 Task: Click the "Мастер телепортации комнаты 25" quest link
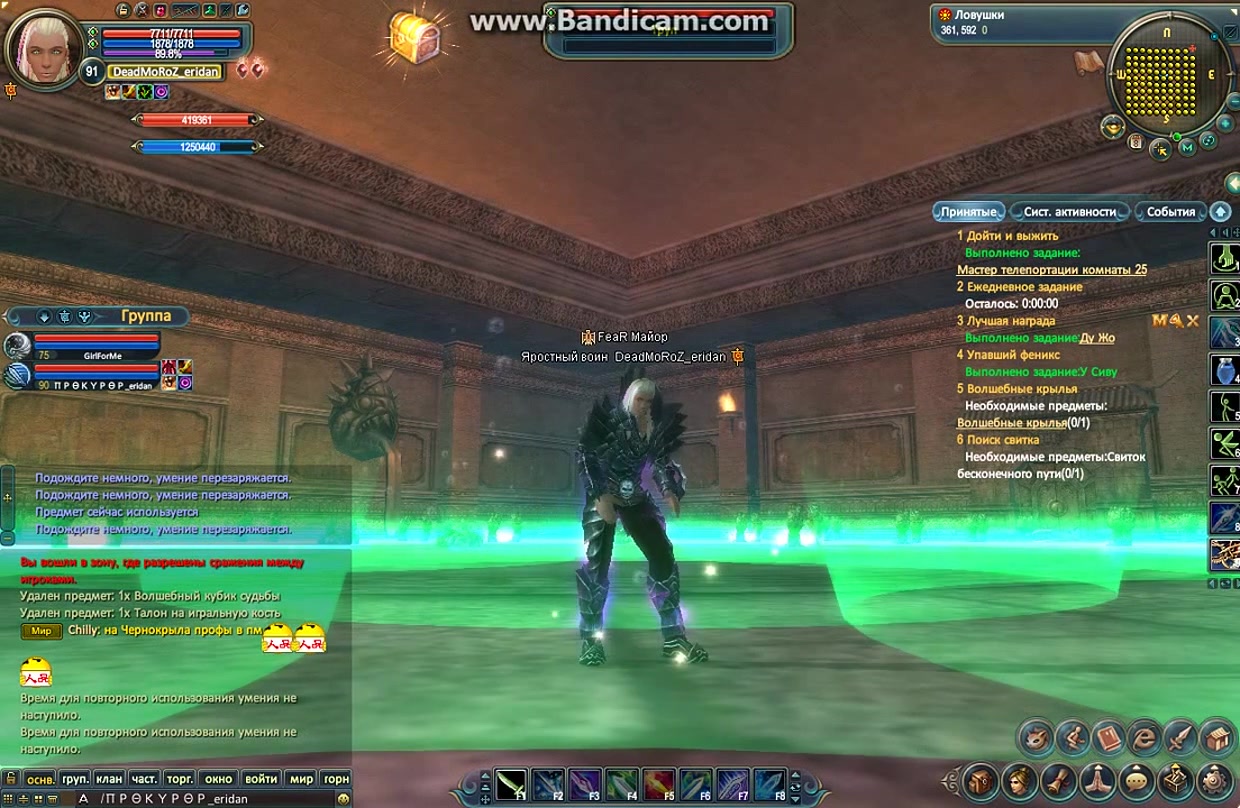pyautogui.click(x=1051, y=270)
